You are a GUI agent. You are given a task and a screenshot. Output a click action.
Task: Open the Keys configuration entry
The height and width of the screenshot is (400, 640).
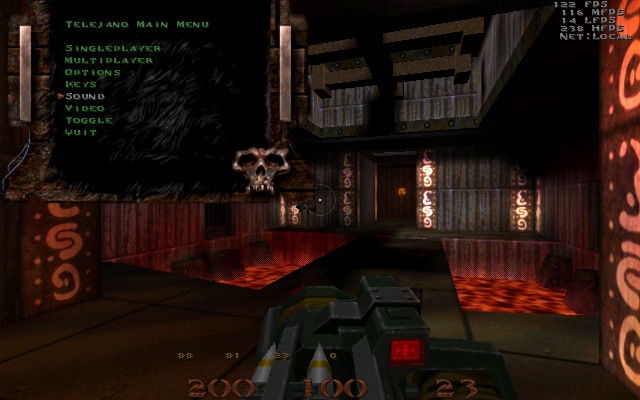coord(81,84)
